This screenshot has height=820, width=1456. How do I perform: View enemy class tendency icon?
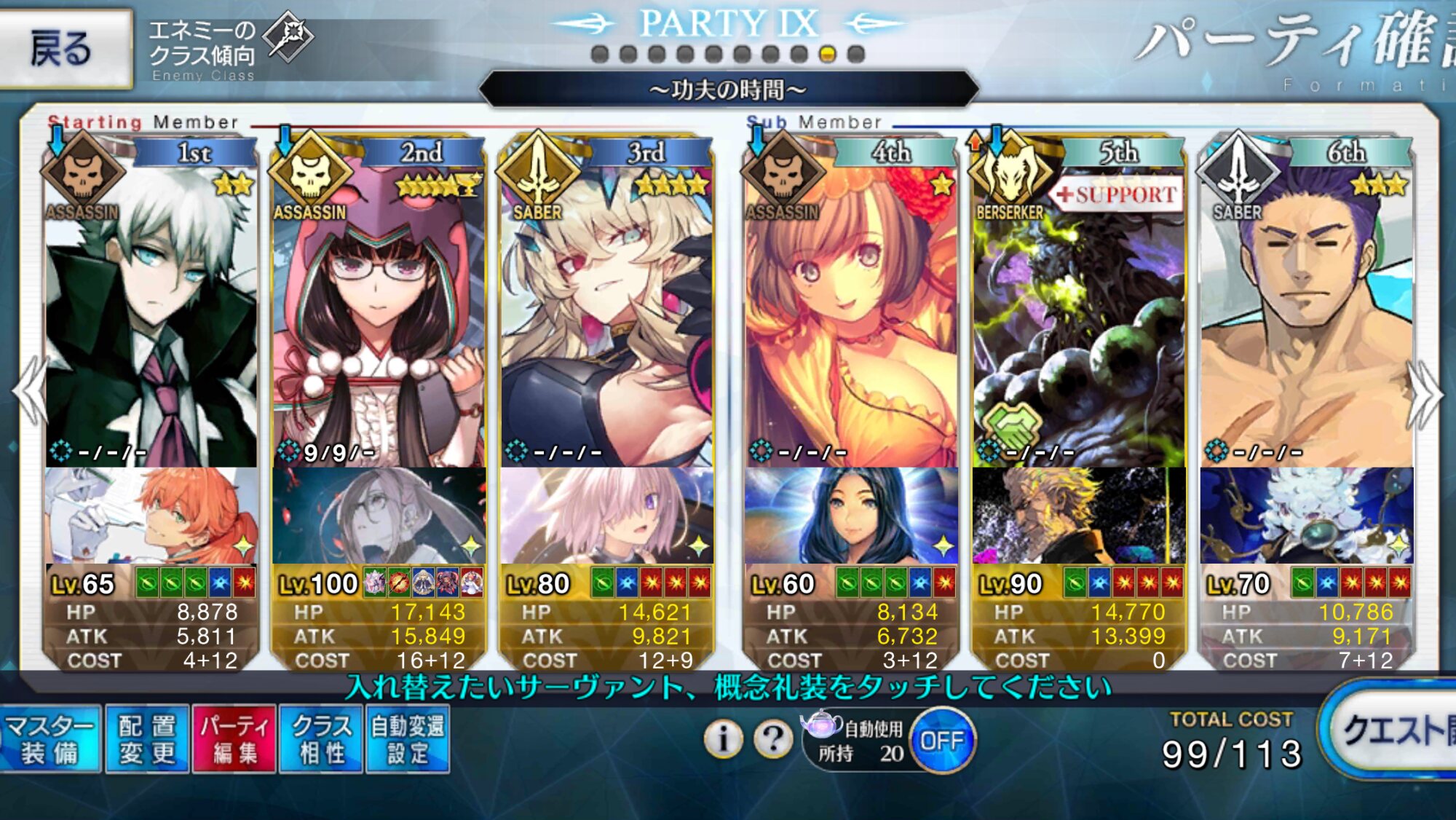[288, 36]
